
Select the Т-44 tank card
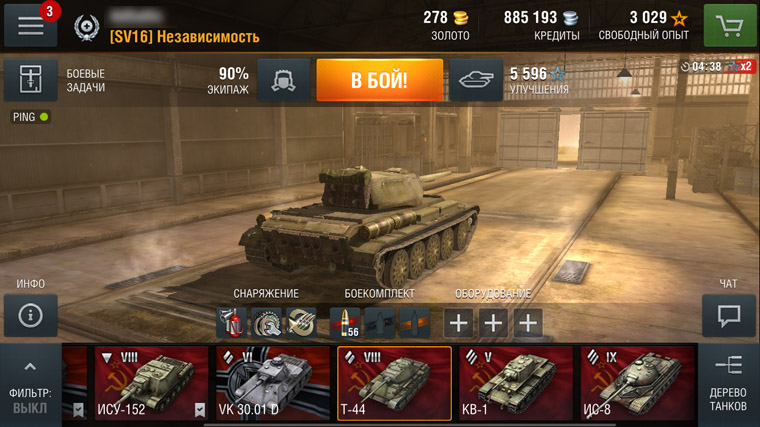tap(394, 383)
